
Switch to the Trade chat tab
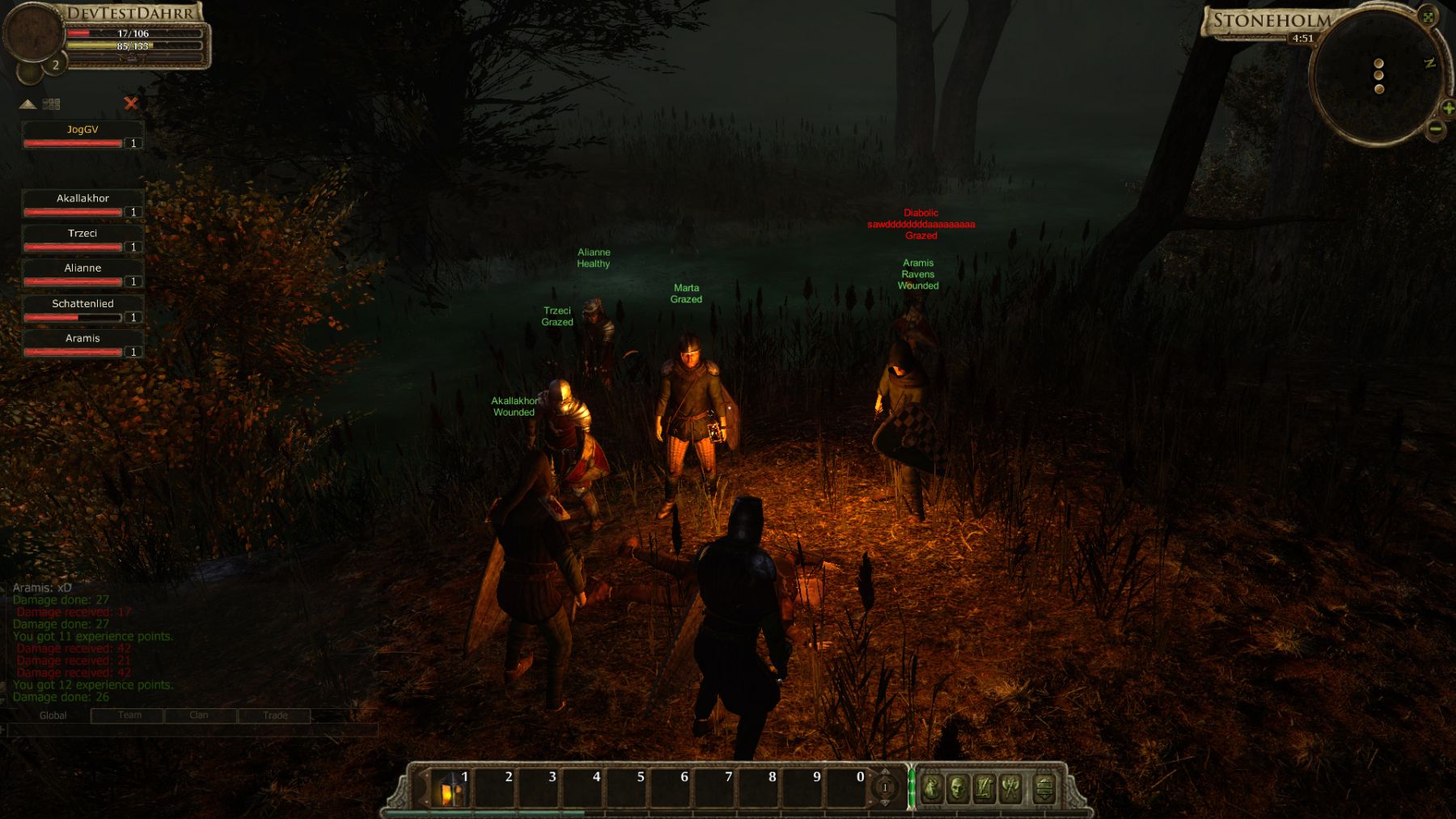tap(275, 716)
